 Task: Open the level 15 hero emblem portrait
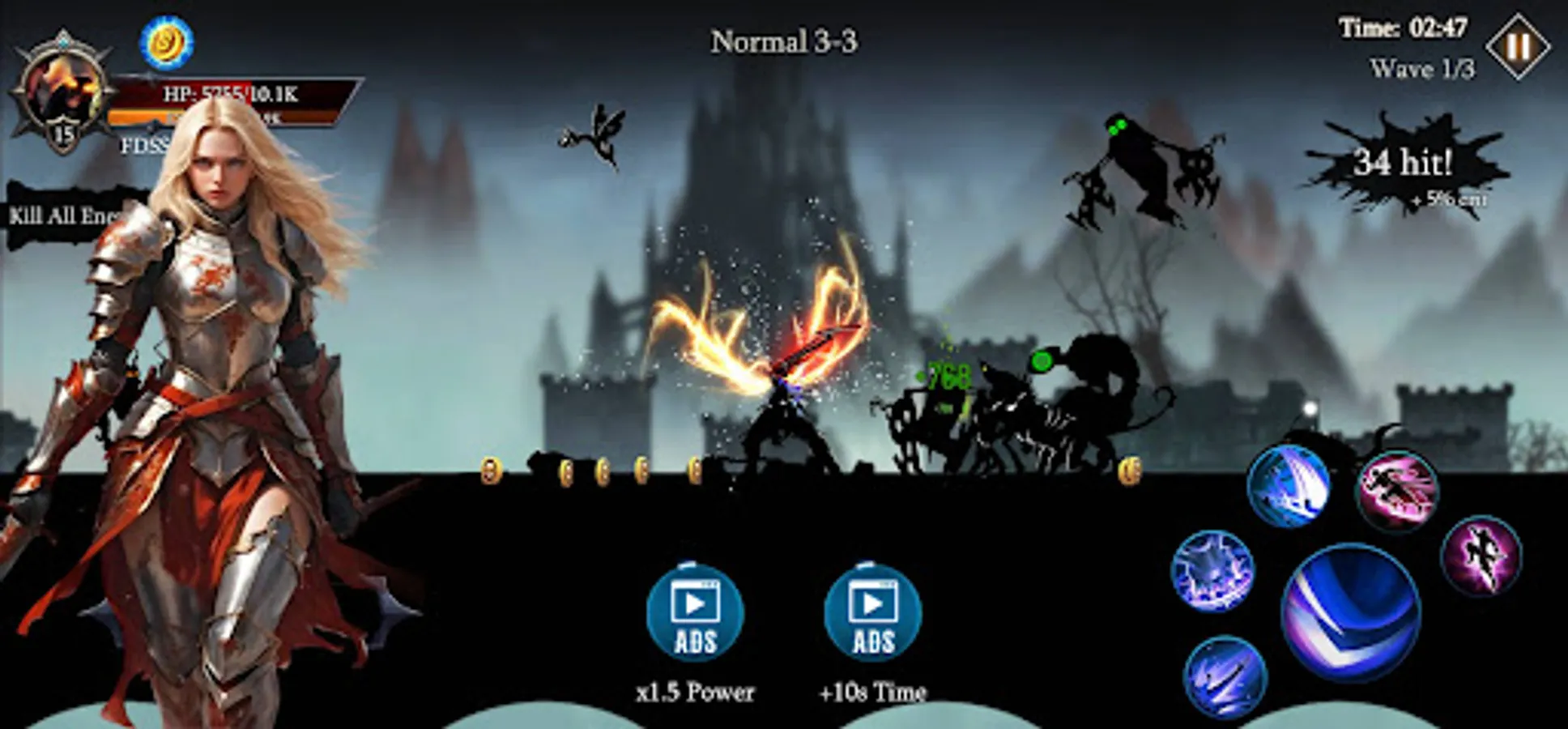(61, 89)
